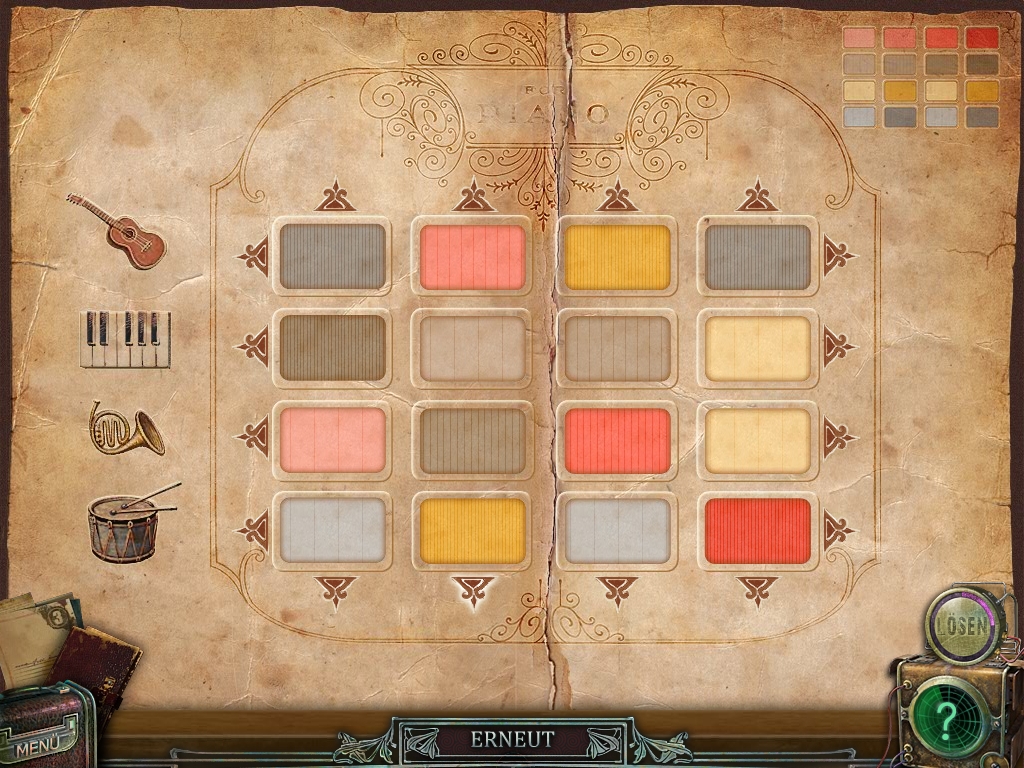Screen dimensions: 1024x768
Task: Activate the right arrow of the guitar row
Action: (836, 256)
